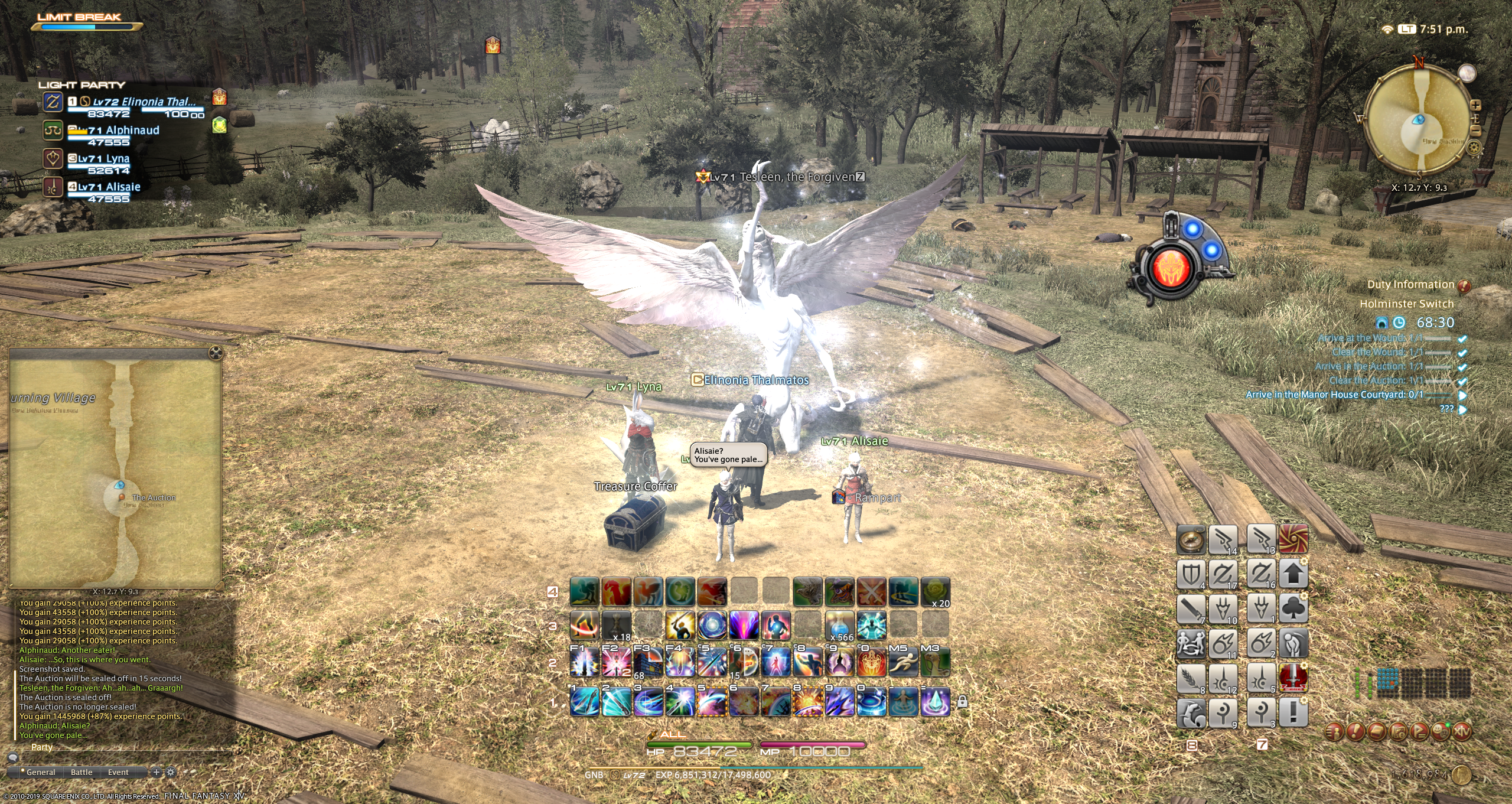The width and height of the screenshot is (1512, 804).
Task: Select Alphinaud in the party list
Action: [x=124, y=131]
